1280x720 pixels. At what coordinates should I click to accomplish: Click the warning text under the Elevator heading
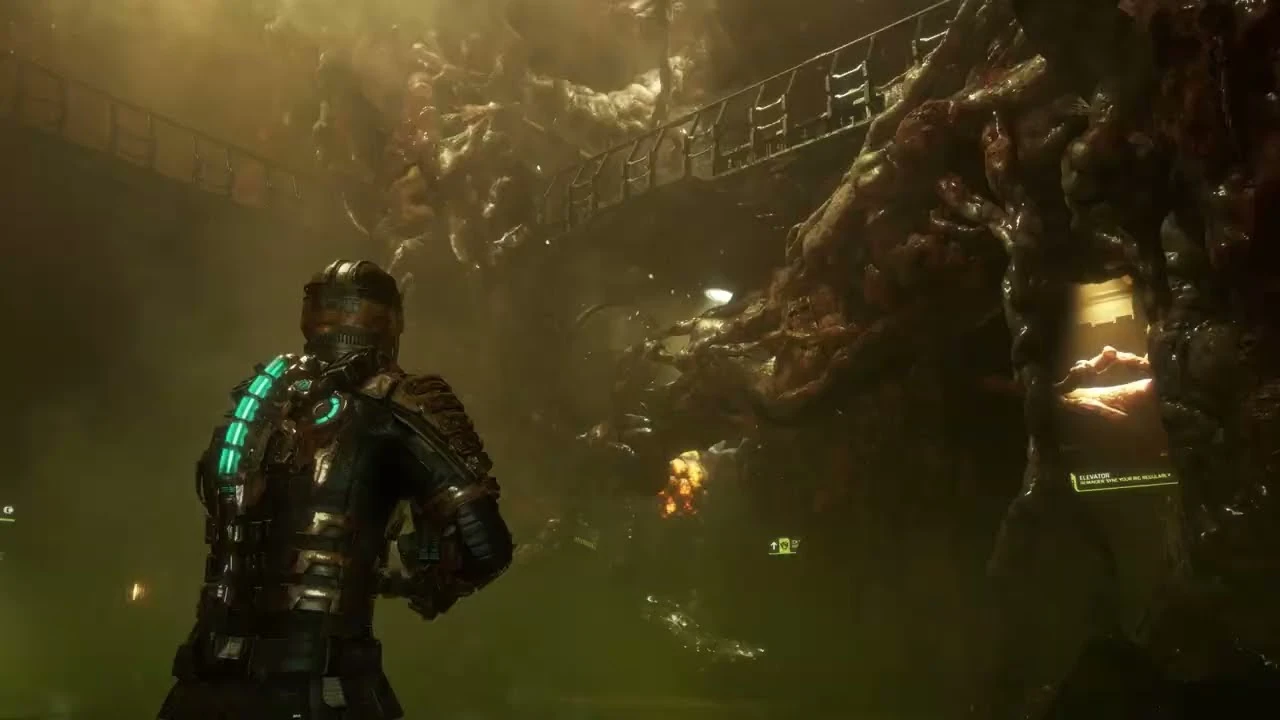[1125, 479]
